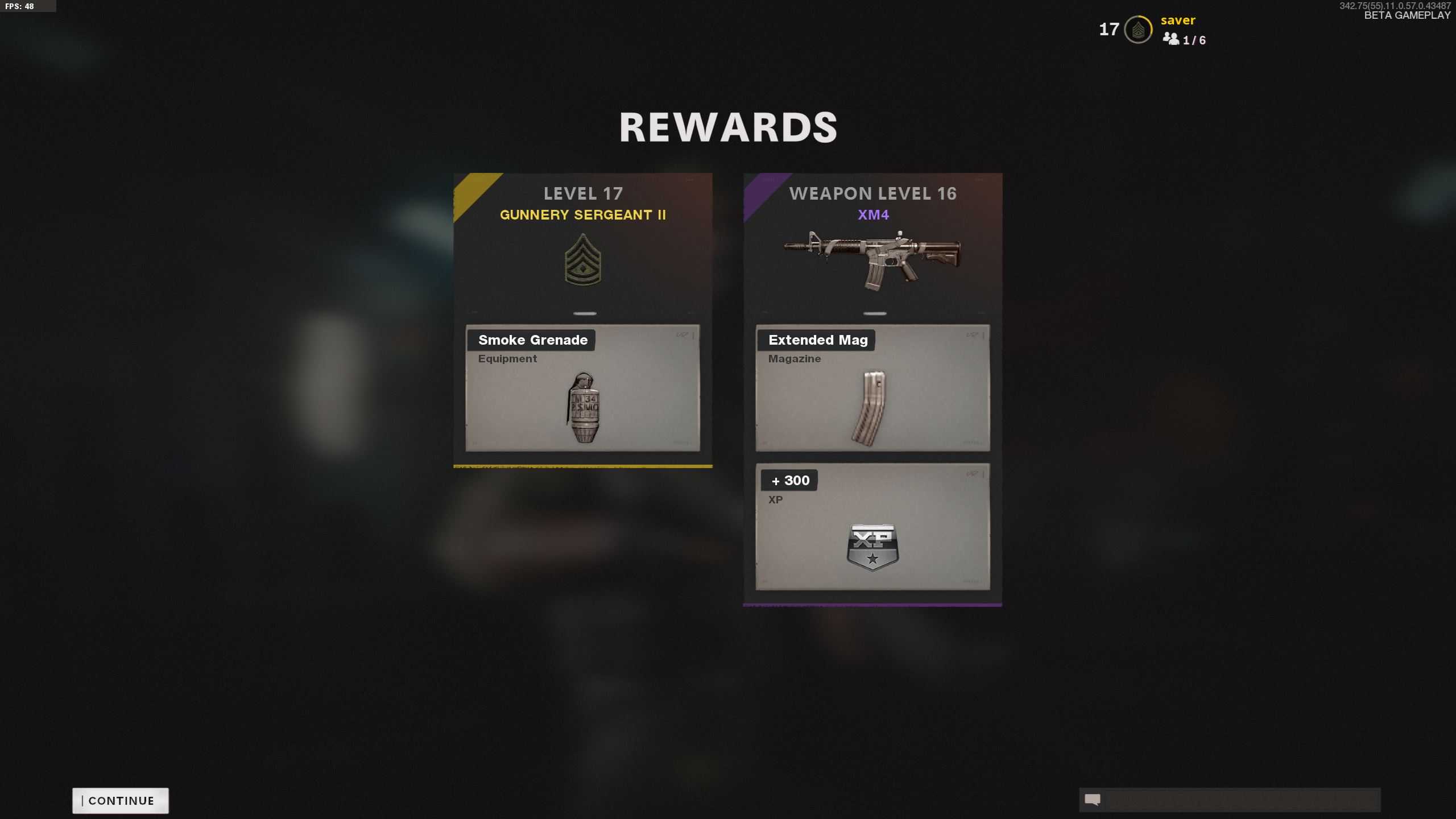Inspect the Gunnery Sergeant II rank emblem
This screenshot has width=1456, height=819.
(x=582, y=260)
